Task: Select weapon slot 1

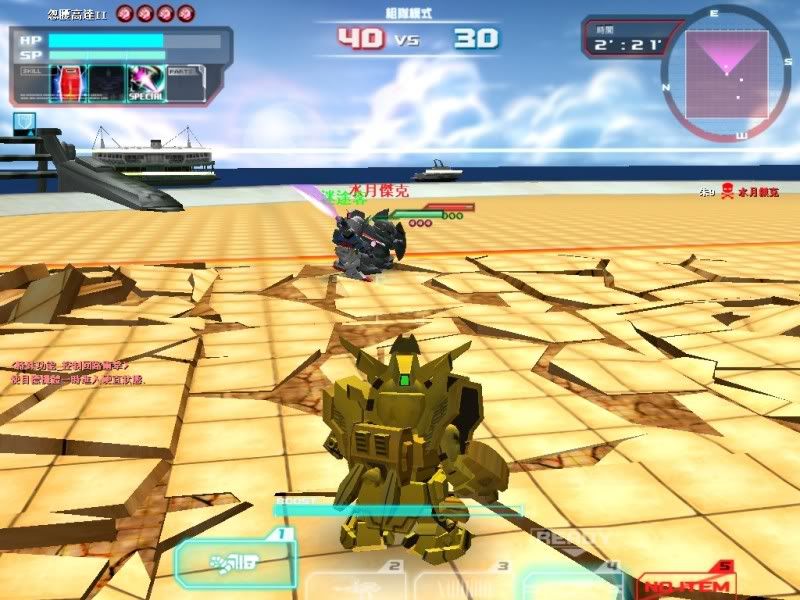Action: [x=235, y=563]
